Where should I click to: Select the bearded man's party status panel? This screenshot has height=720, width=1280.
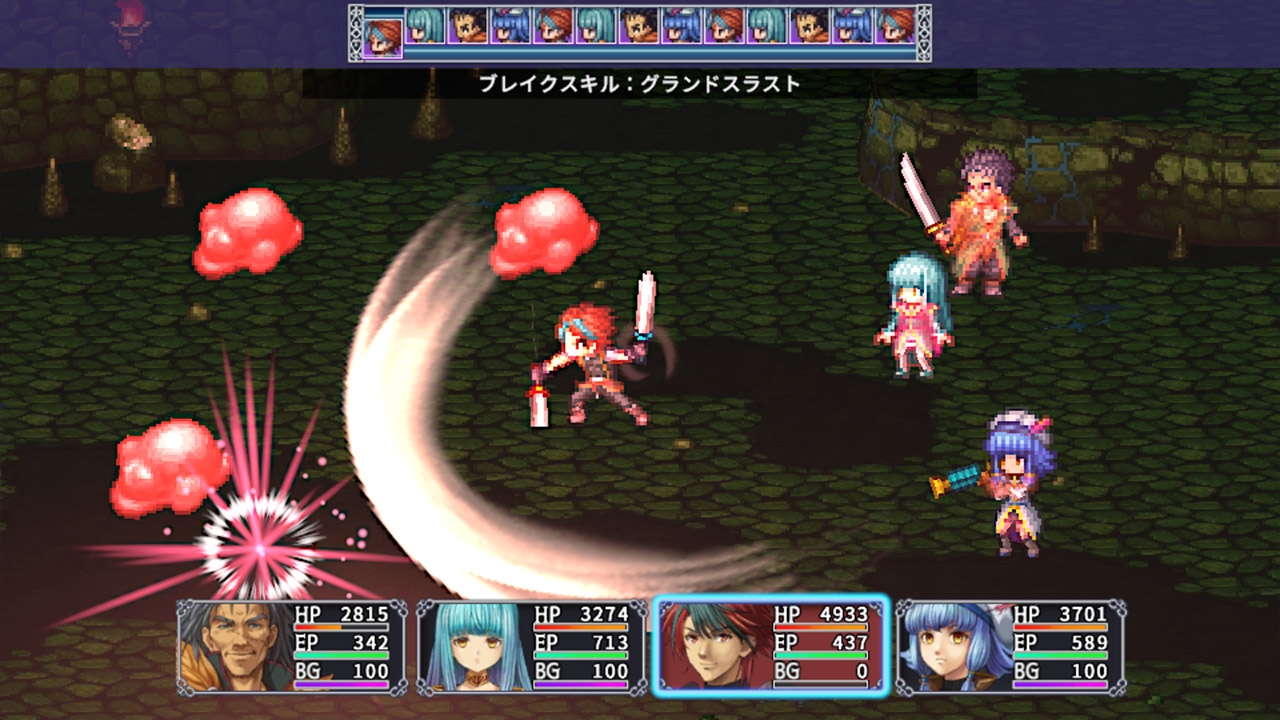tap(292, 647)
